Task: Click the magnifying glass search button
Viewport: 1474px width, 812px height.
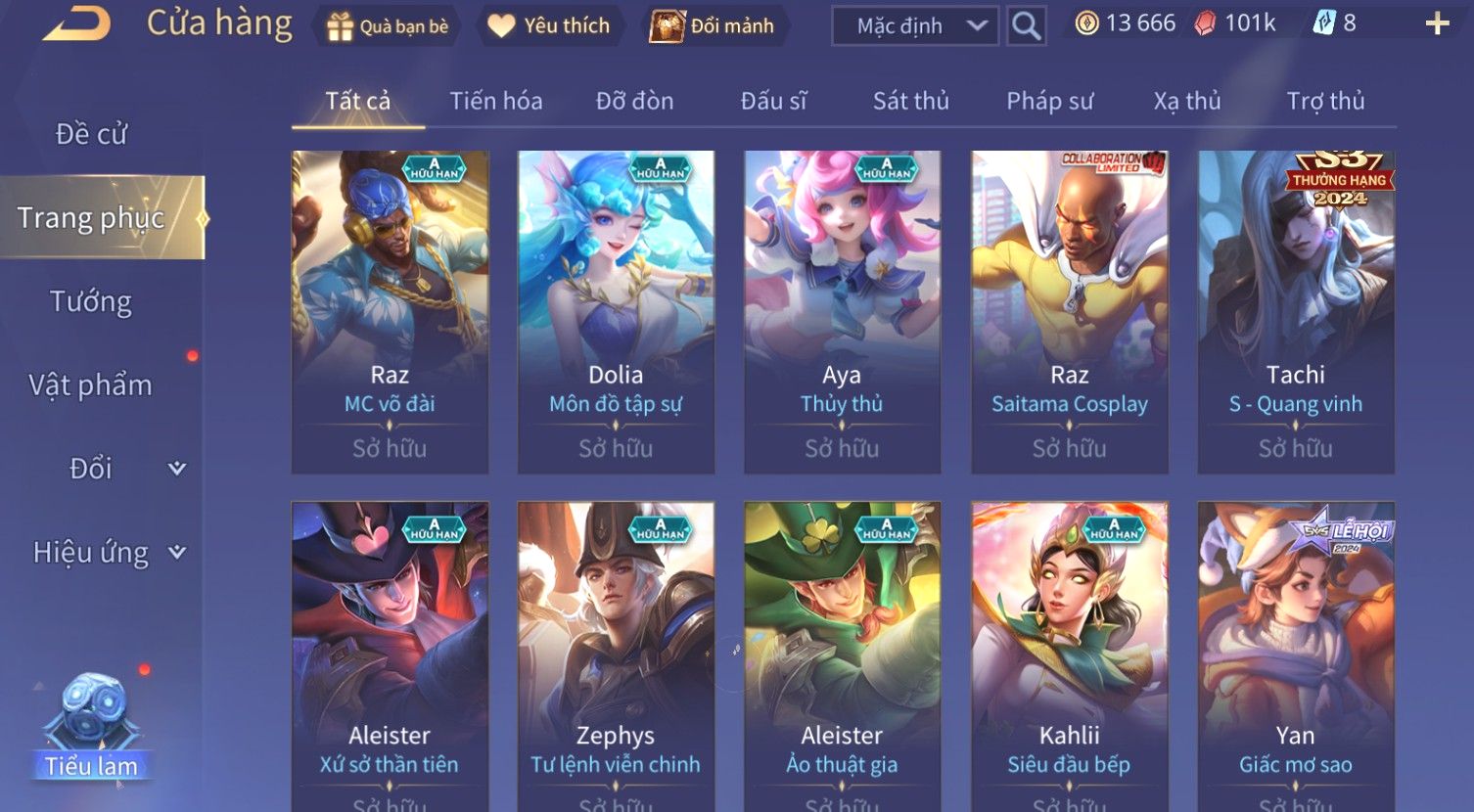Action: (1026, 26)
